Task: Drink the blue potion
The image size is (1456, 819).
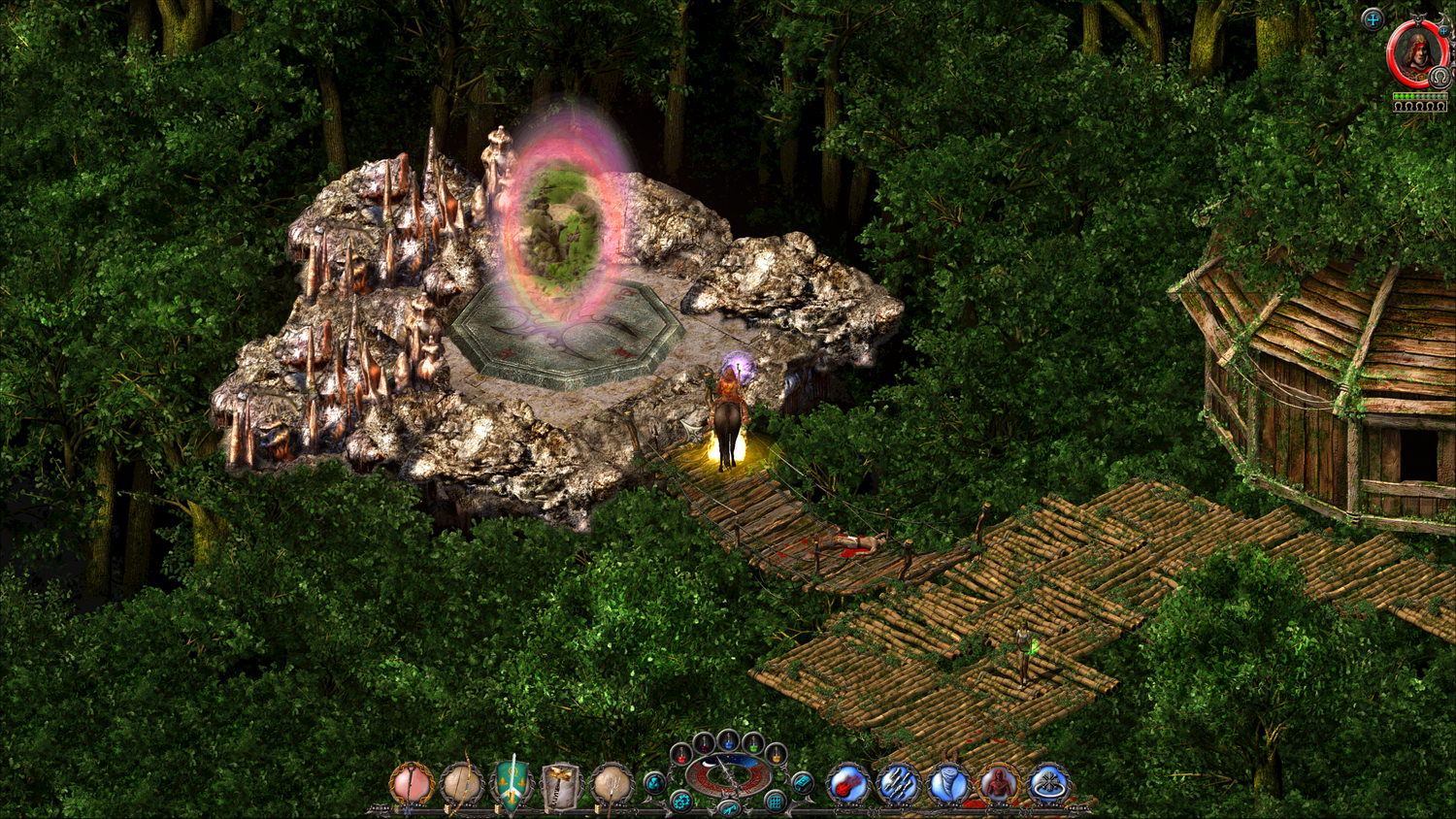Action: [x=728, y=739]
